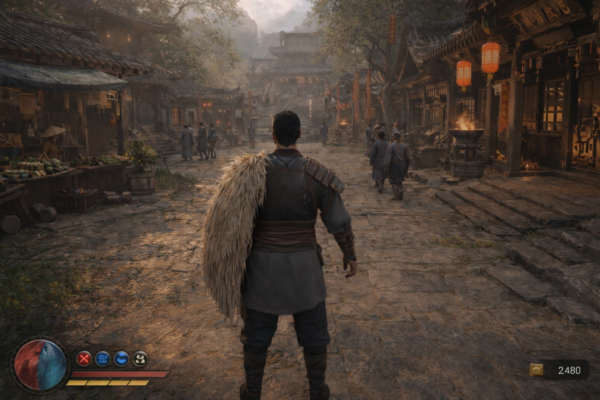Use the grey spiral skill icon
600x400 pixels.
click(x=140, y=358)
